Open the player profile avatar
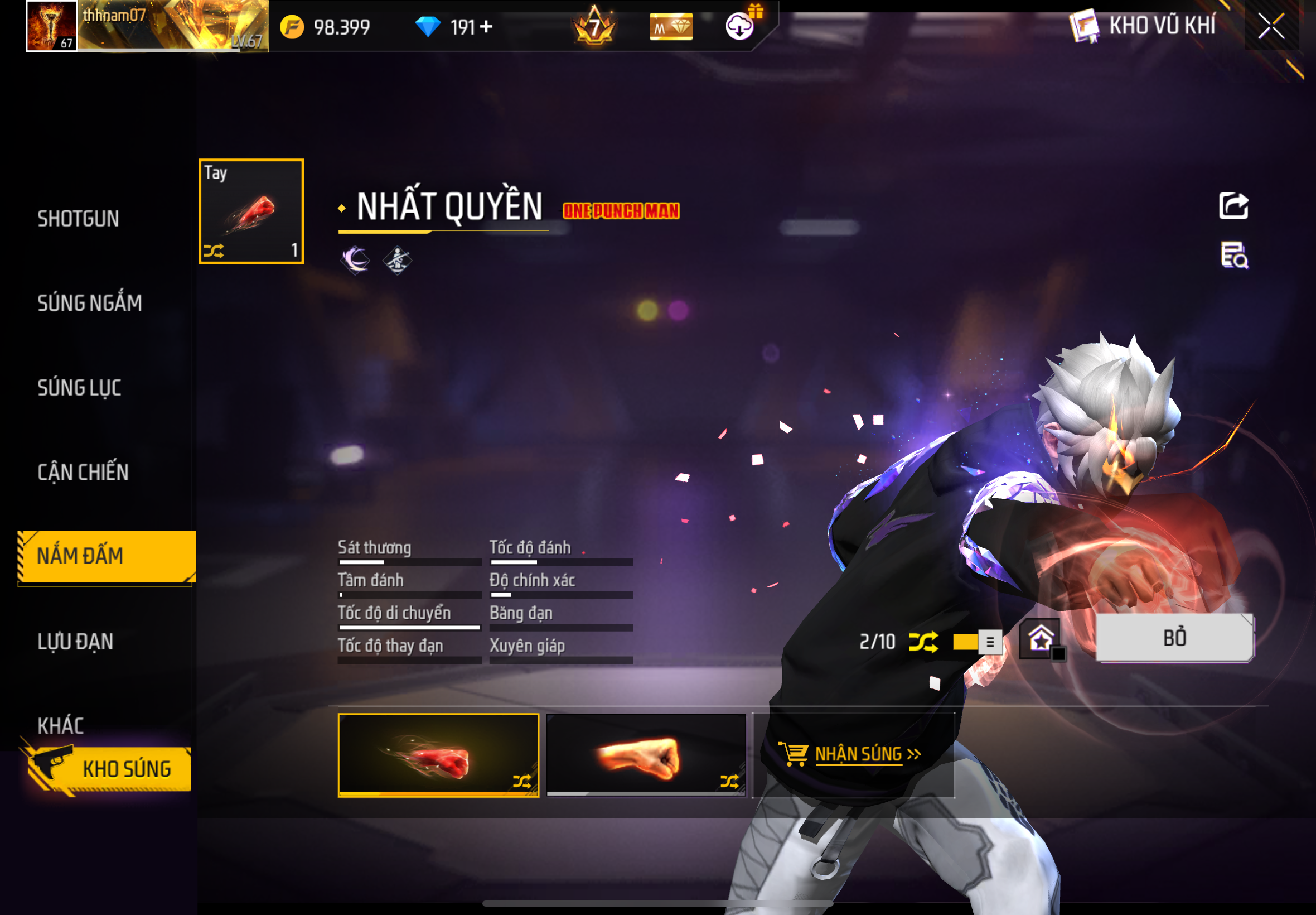Screen dimensions: 1316x915 coord(51,26)
